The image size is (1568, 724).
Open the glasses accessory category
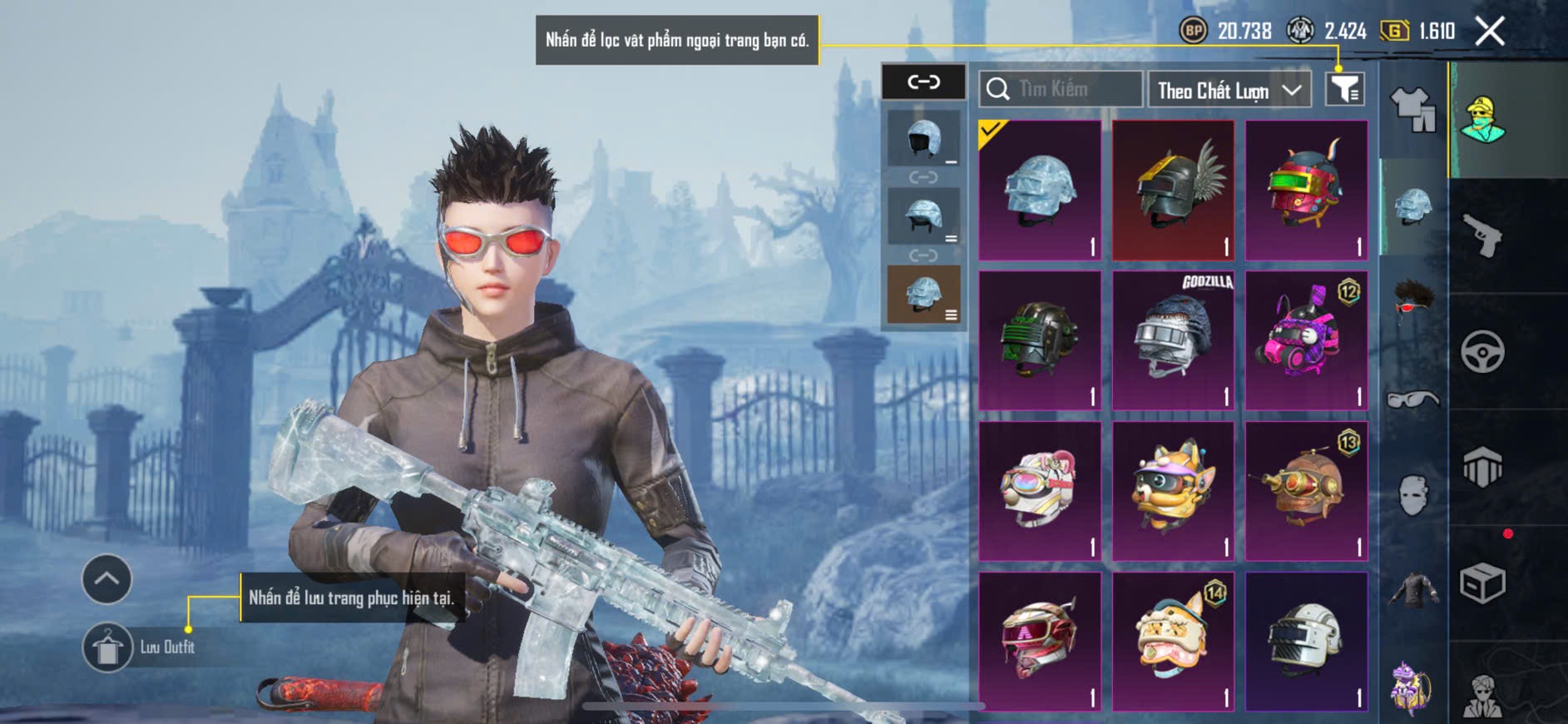(1413, 400)
